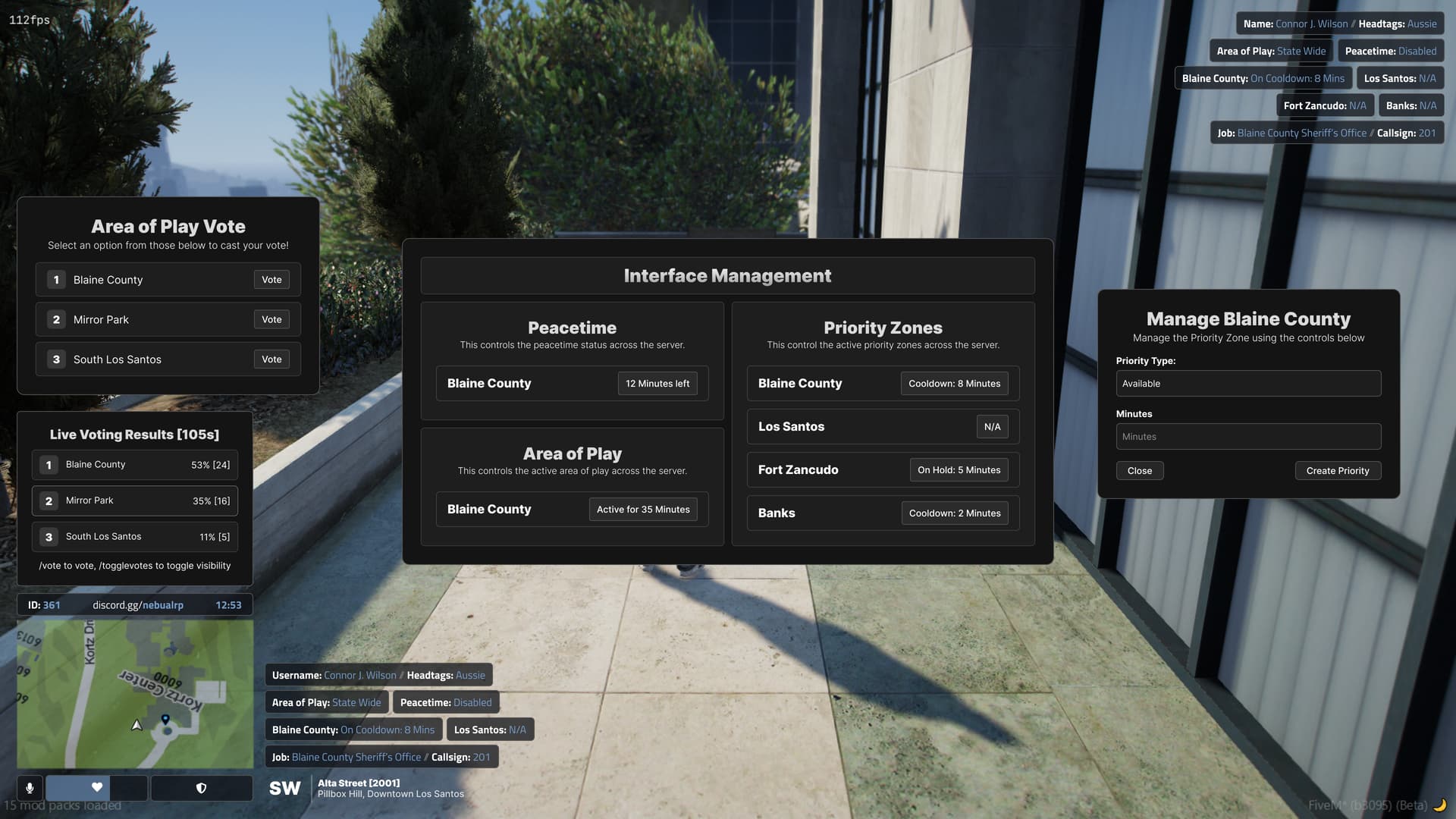Toggle "Active for 35 Minutes" under Area of Play
The width and height of the screenshot is (1456, 819).
pyautogui.click(x=643, y=509)
